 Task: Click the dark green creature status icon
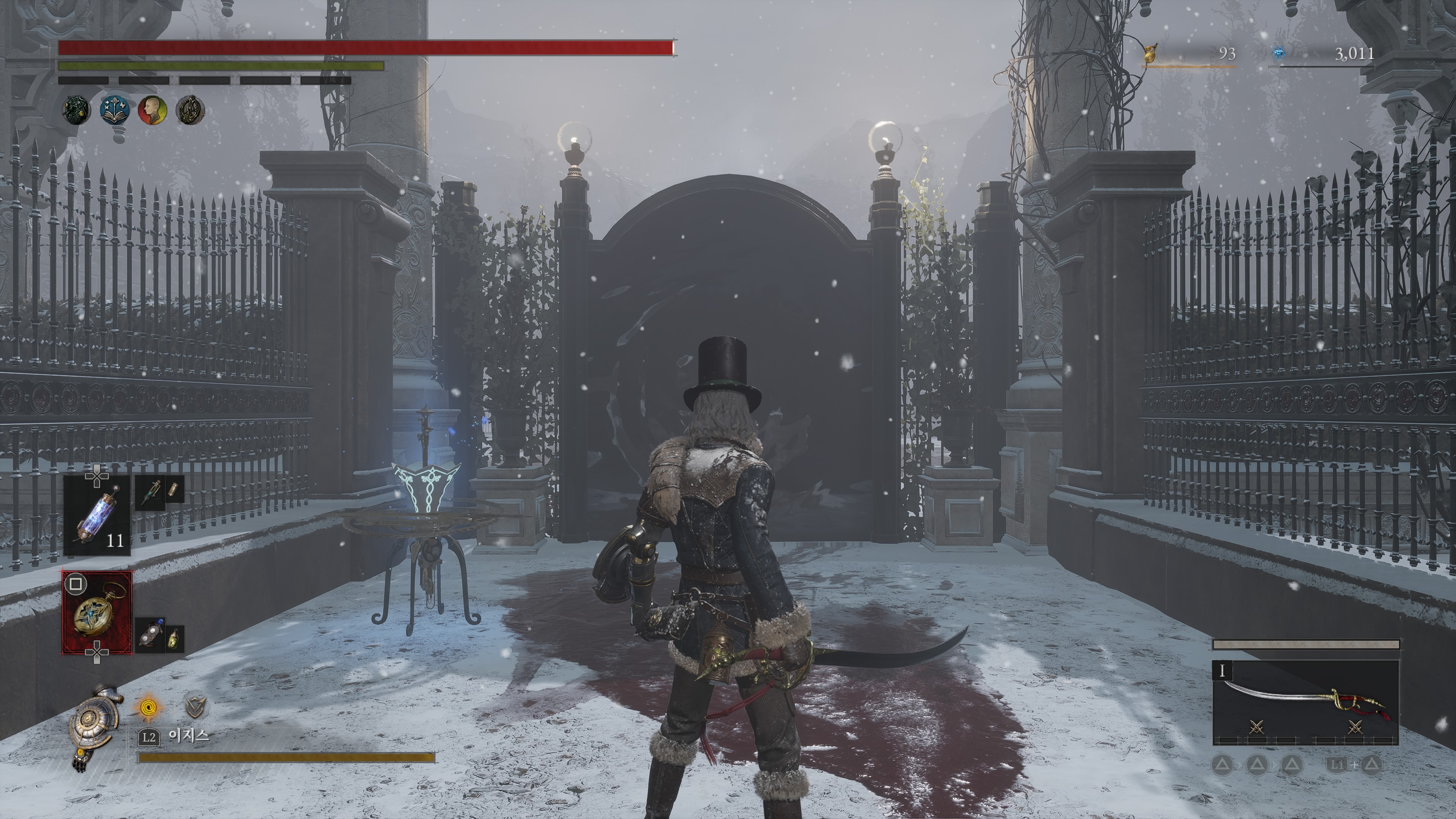[x=76, y=110]
